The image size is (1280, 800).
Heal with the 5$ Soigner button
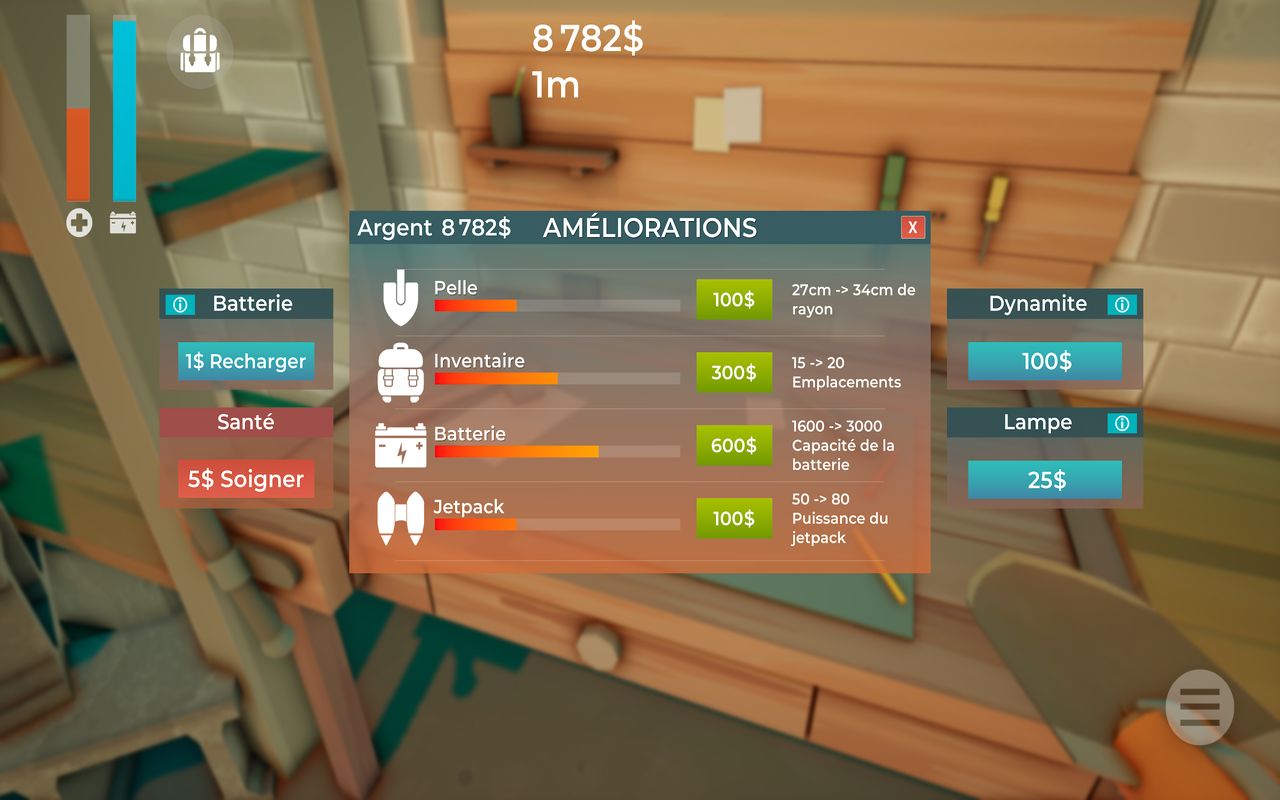pos(246,479)
